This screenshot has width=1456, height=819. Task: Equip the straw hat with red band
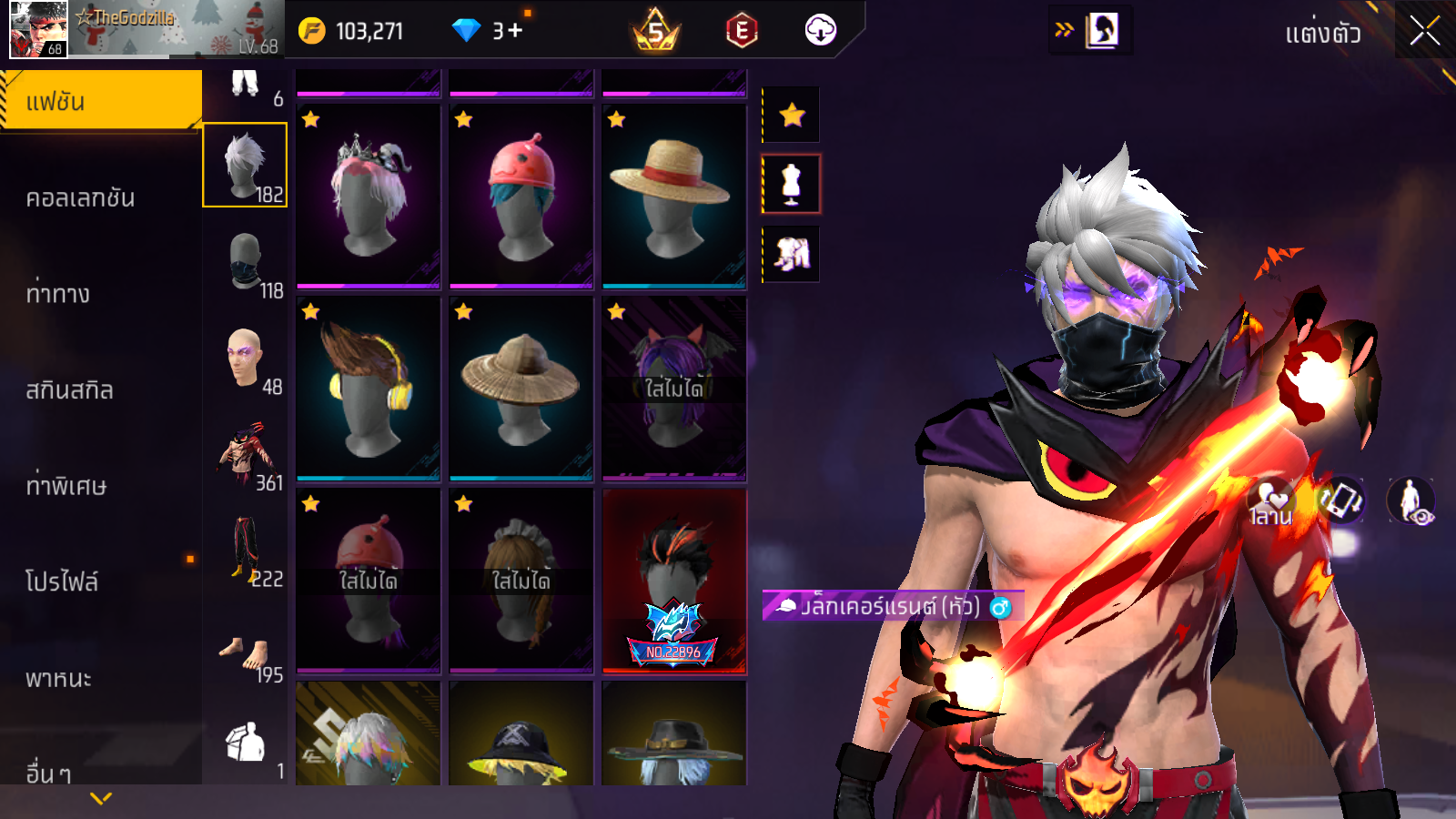pos(673,196)
